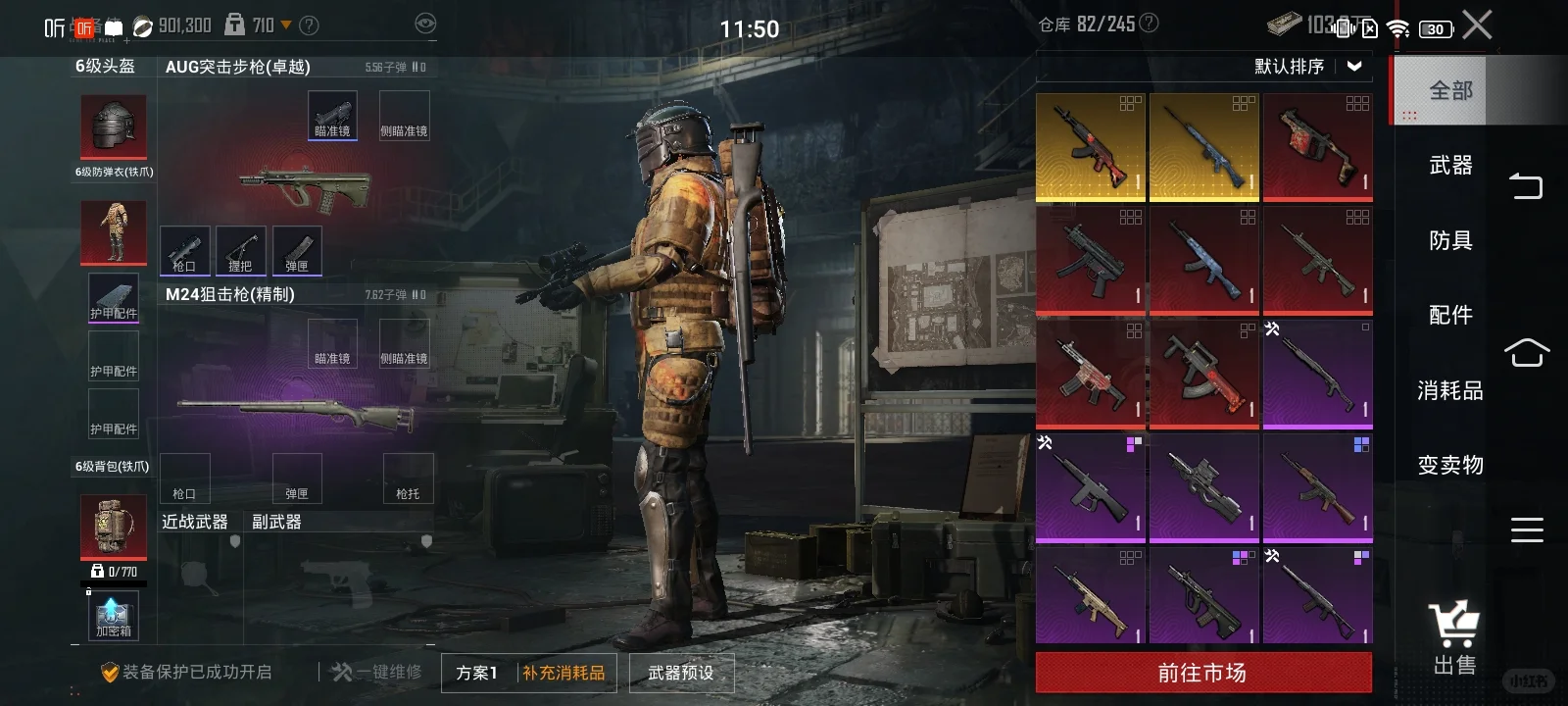Open the 加密箱 secure case slot
This screenshot has width=1568, height=706.
click(x=114, y=617)
